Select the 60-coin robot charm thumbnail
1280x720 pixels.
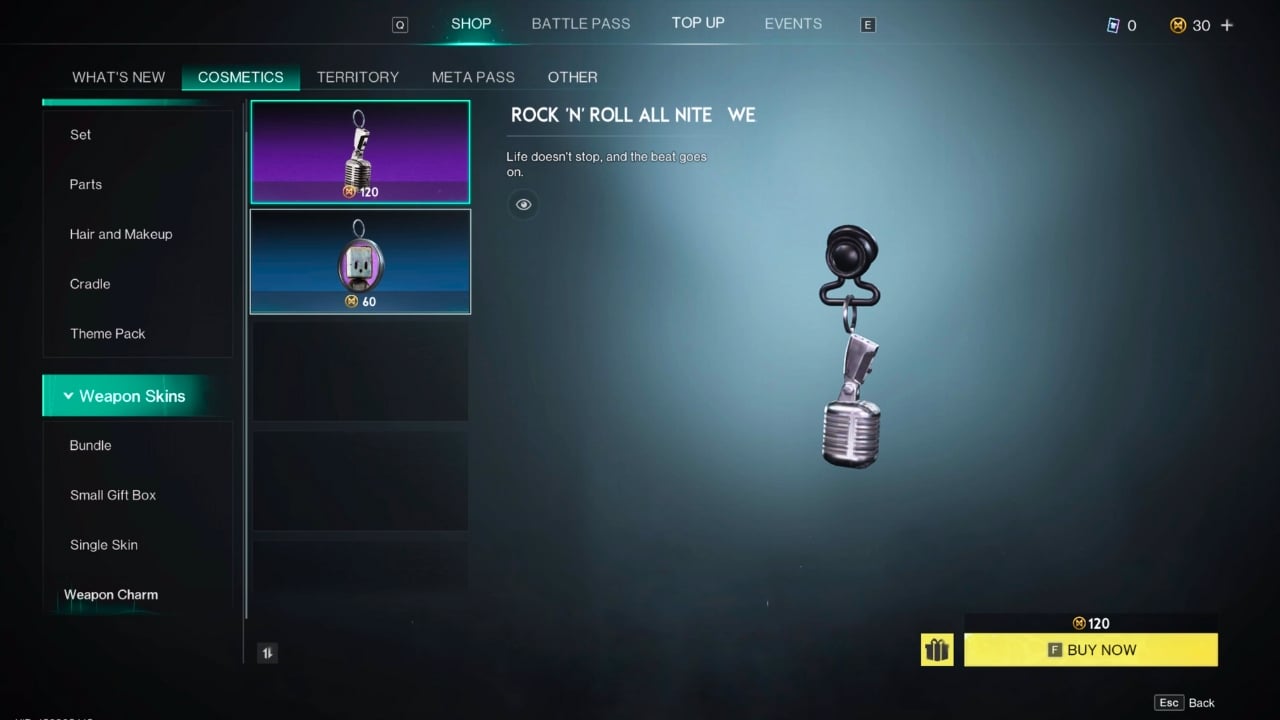(x=360, y=261)
